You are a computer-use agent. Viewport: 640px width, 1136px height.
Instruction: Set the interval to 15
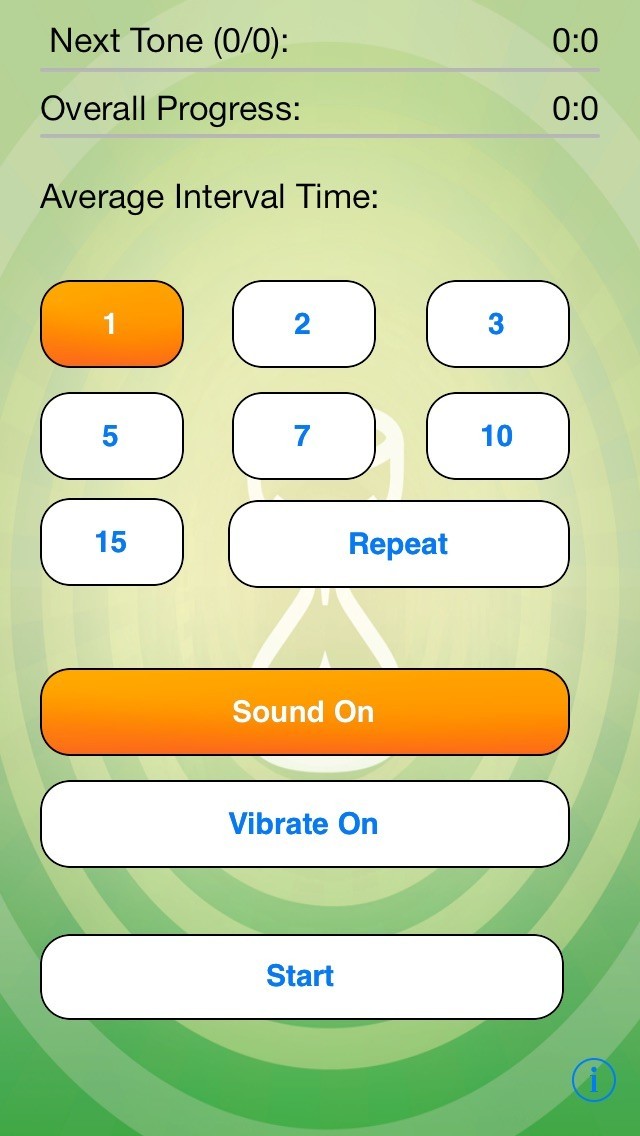(x=111, y=542)
